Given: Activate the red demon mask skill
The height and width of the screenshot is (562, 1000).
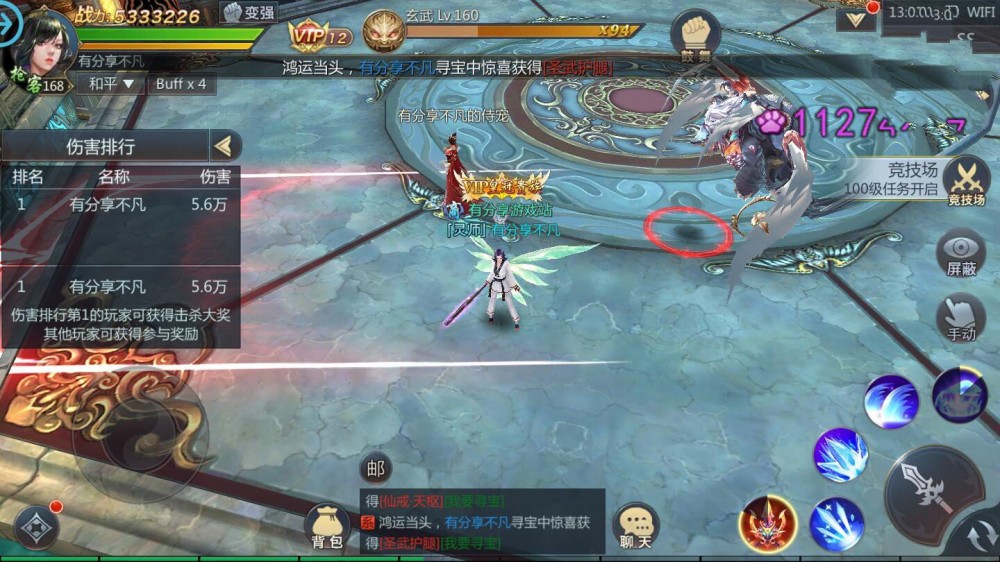Looking at the screenshot, I should coord(767,523).
